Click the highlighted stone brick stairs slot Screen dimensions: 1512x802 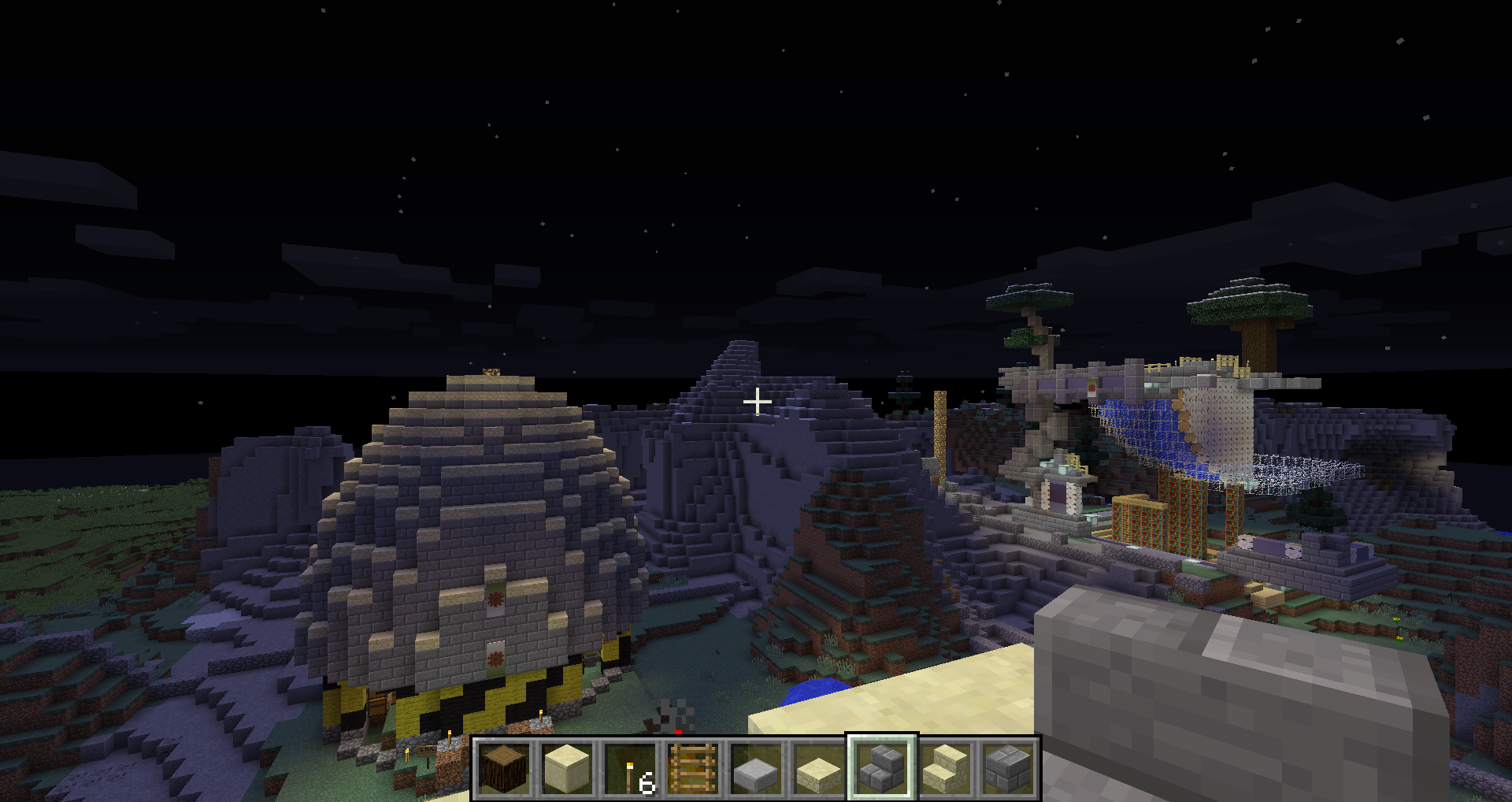coord(882,768)
